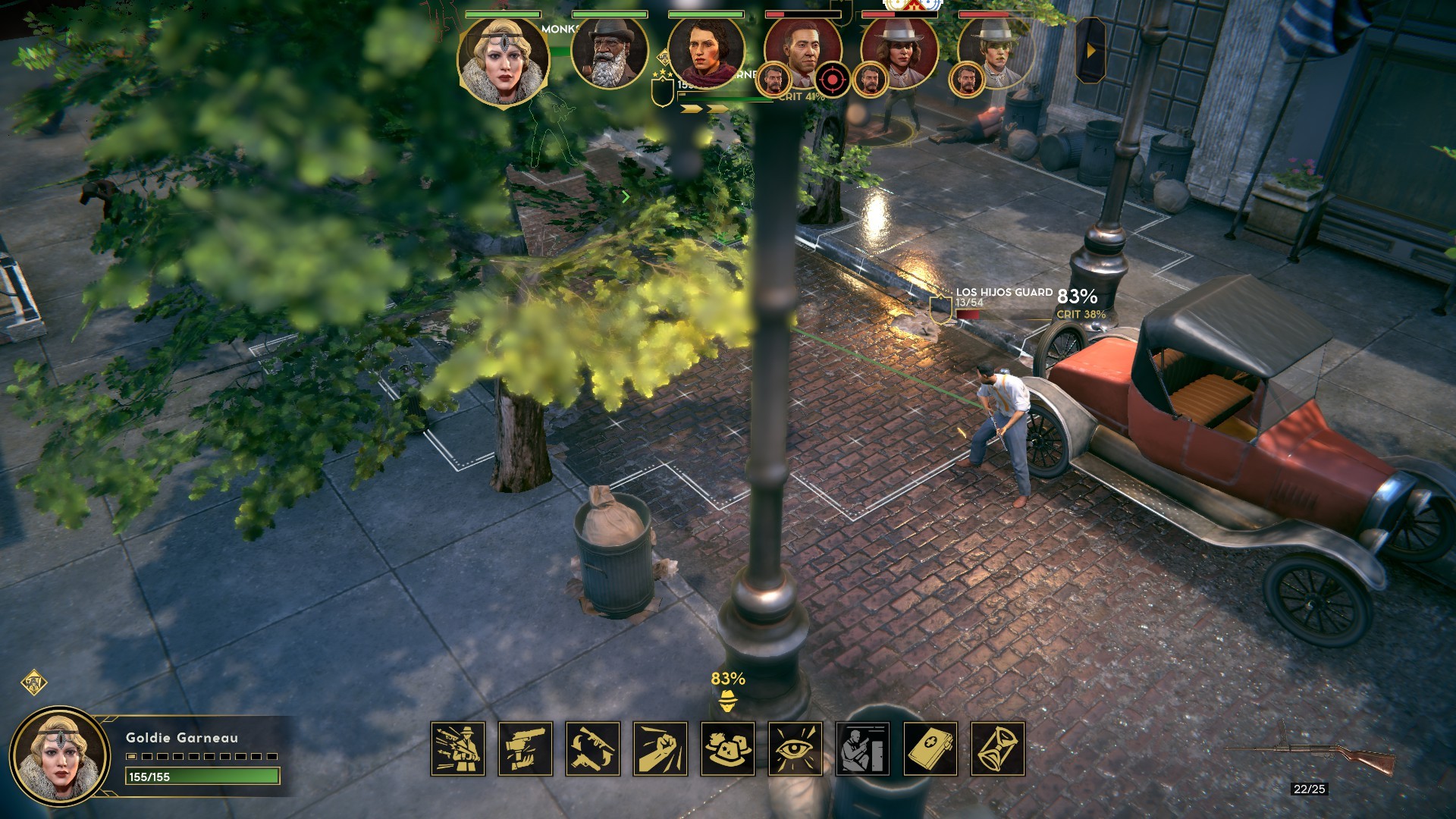1456x819 pixels.
Task: Use the first aid kit item
Action: coord(930,748)
